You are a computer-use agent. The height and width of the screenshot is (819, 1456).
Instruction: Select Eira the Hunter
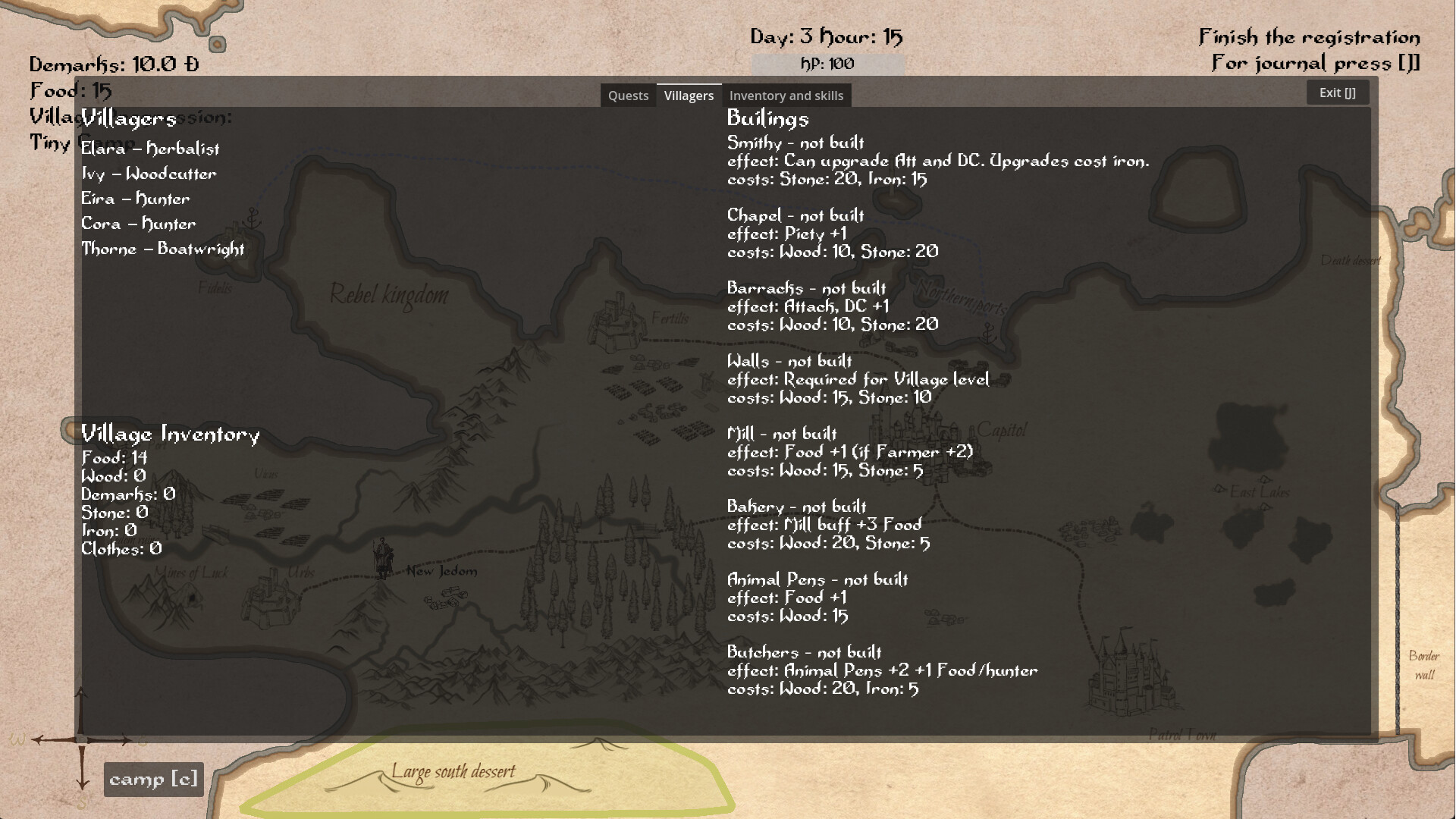pos(136,199)
